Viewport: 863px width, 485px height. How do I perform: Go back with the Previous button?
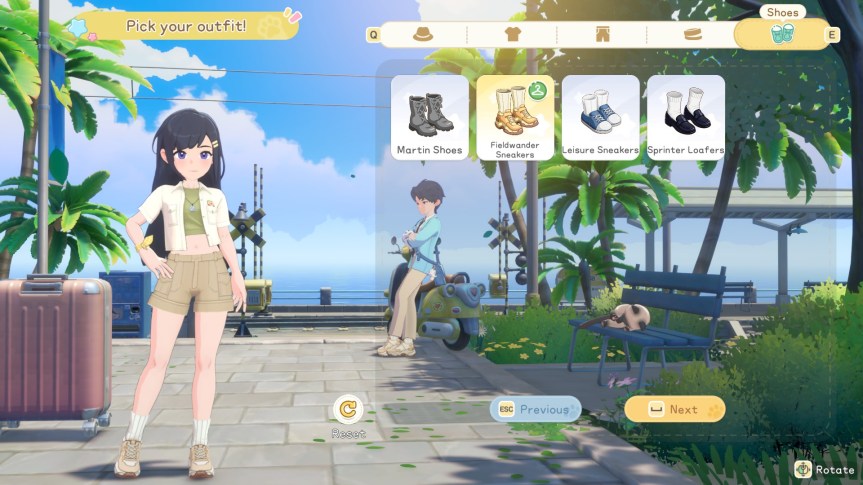point(535,409)
